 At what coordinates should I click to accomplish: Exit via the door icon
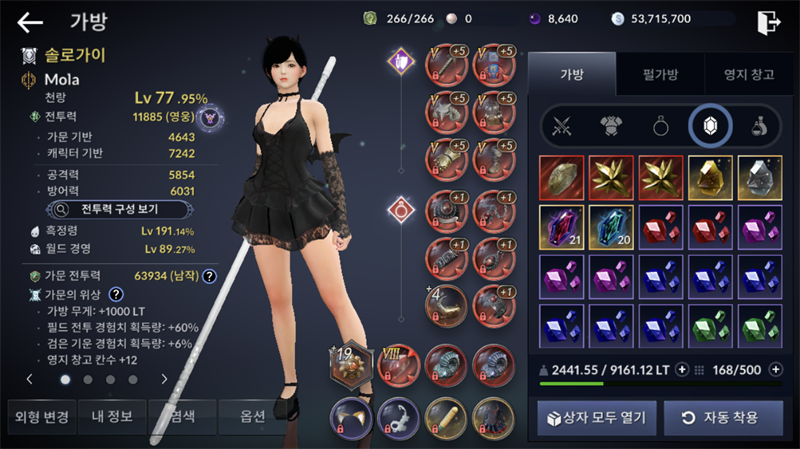(768, 22)
